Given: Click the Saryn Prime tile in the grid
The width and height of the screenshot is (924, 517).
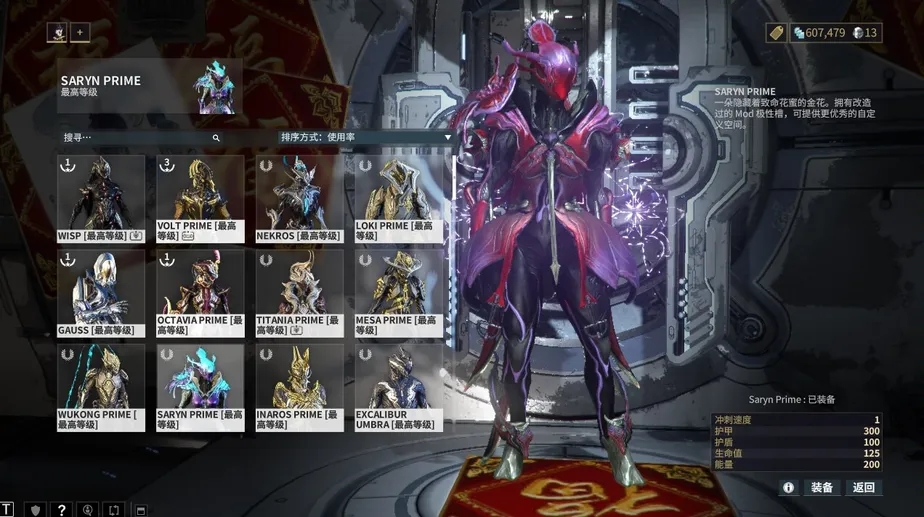Looking at the screenshot, I should pos(200,387).
